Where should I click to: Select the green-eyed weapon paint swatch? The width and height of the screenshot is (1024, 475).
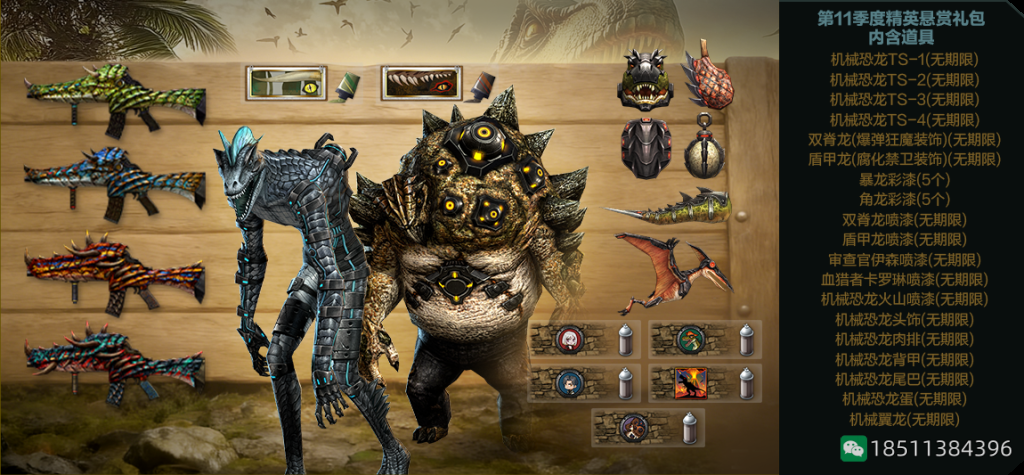(x=287, y=83)
